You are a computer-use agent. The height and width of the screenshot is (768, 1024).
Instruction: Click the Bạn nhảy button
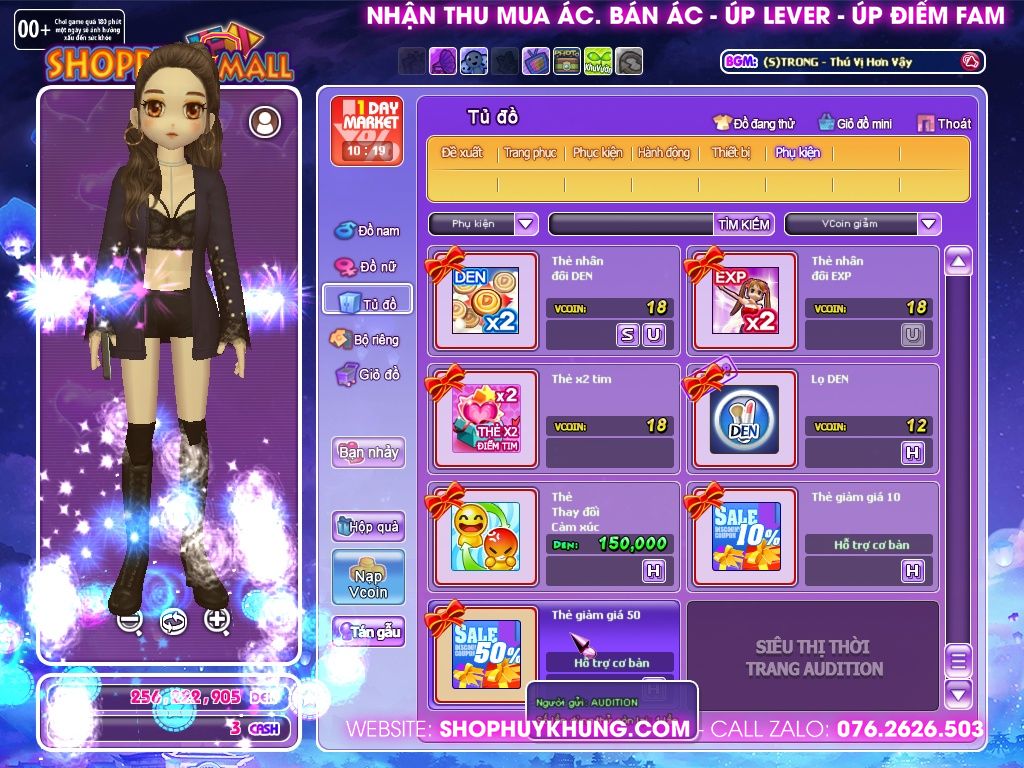368,452
